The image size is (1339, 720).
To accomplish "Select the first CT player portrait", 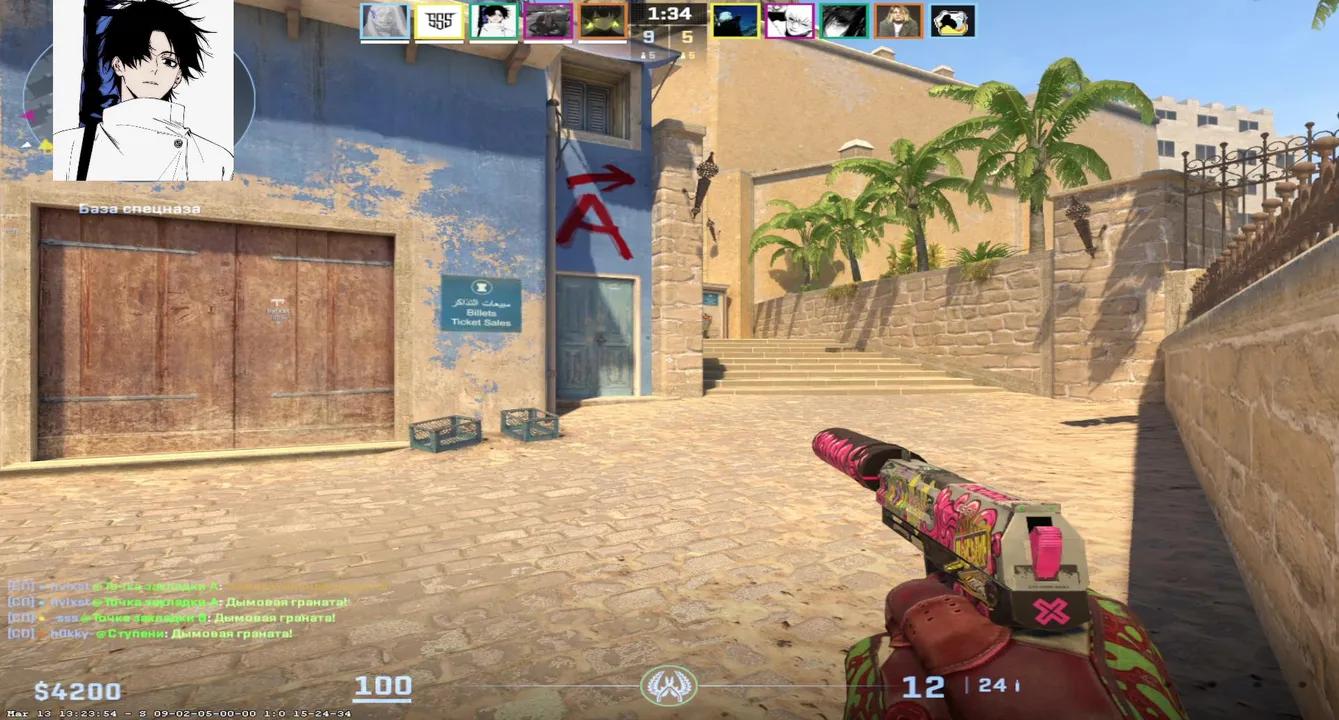I will tap(385, 20).
